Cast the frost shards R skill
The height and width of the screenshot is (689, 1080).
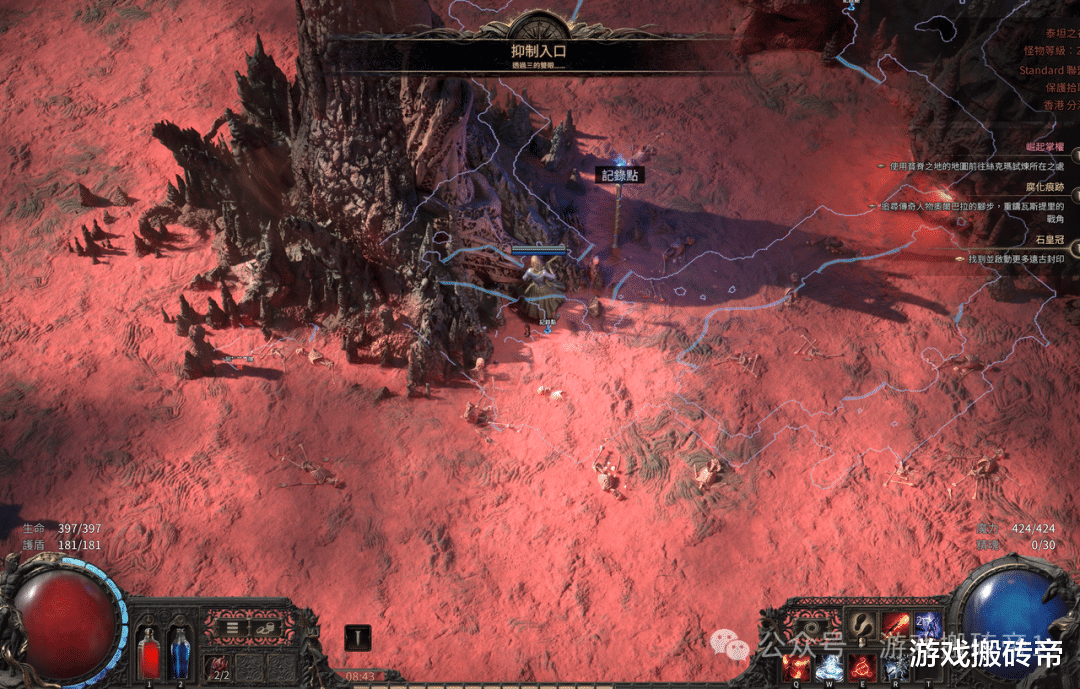(x=895, y=667)
